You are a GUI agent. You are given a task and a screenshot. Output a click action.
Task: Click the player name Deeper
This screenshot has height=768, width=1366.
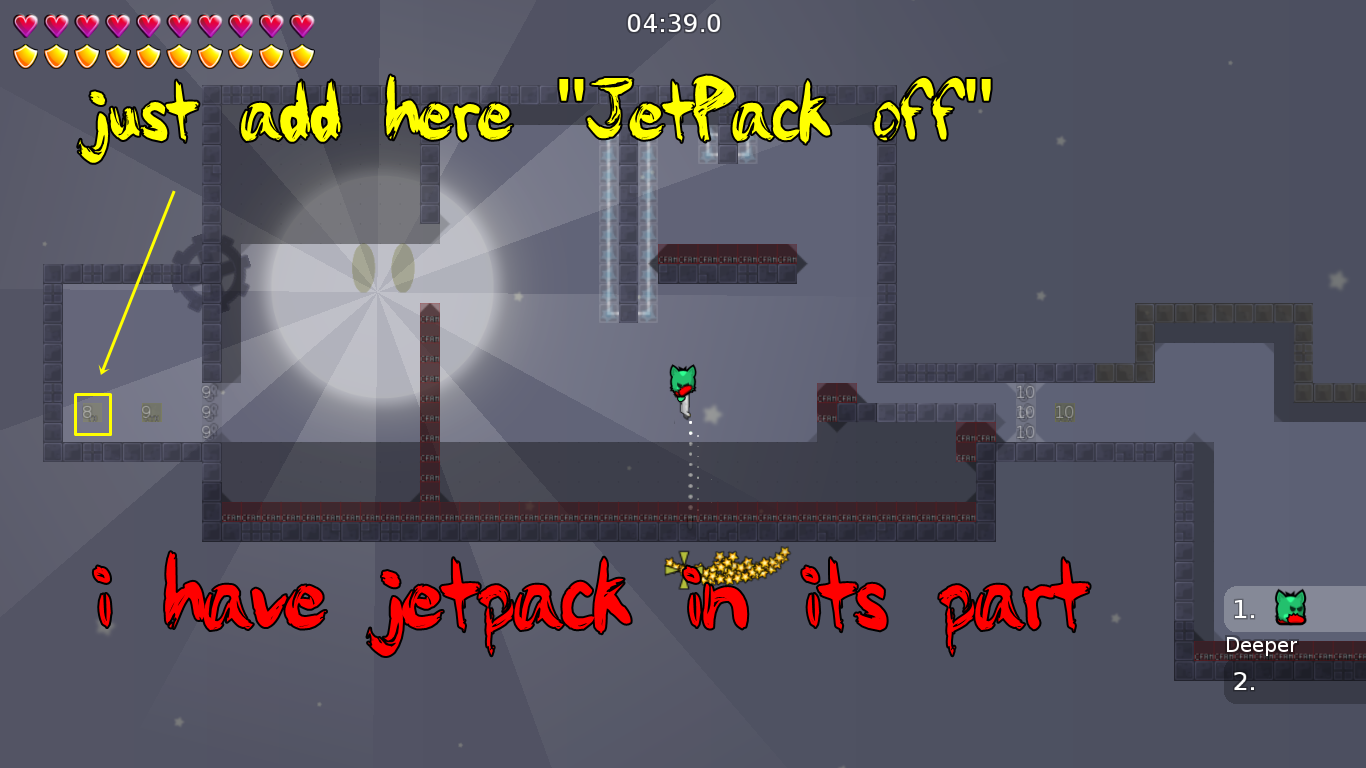(1262, 645)
